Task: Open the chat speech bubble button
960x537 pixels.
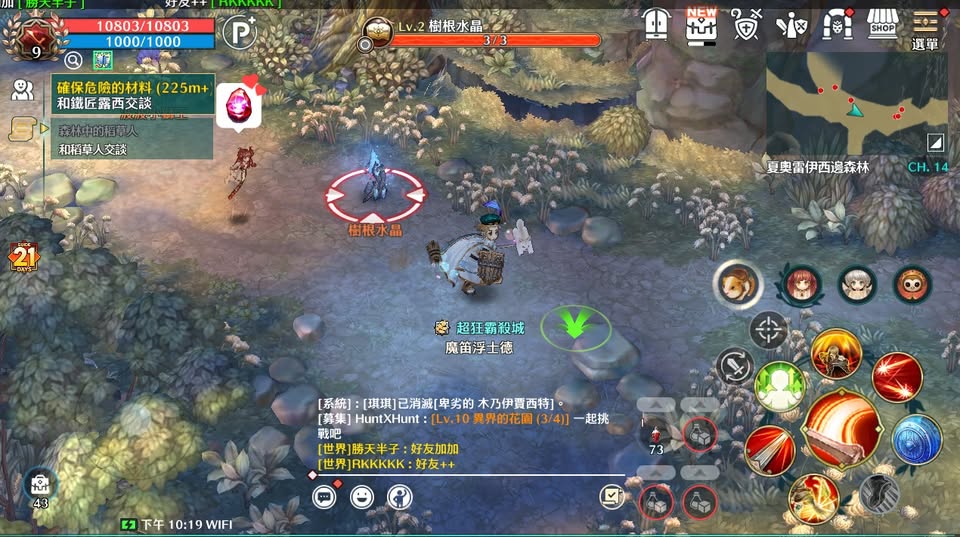Action: [325, 496]
